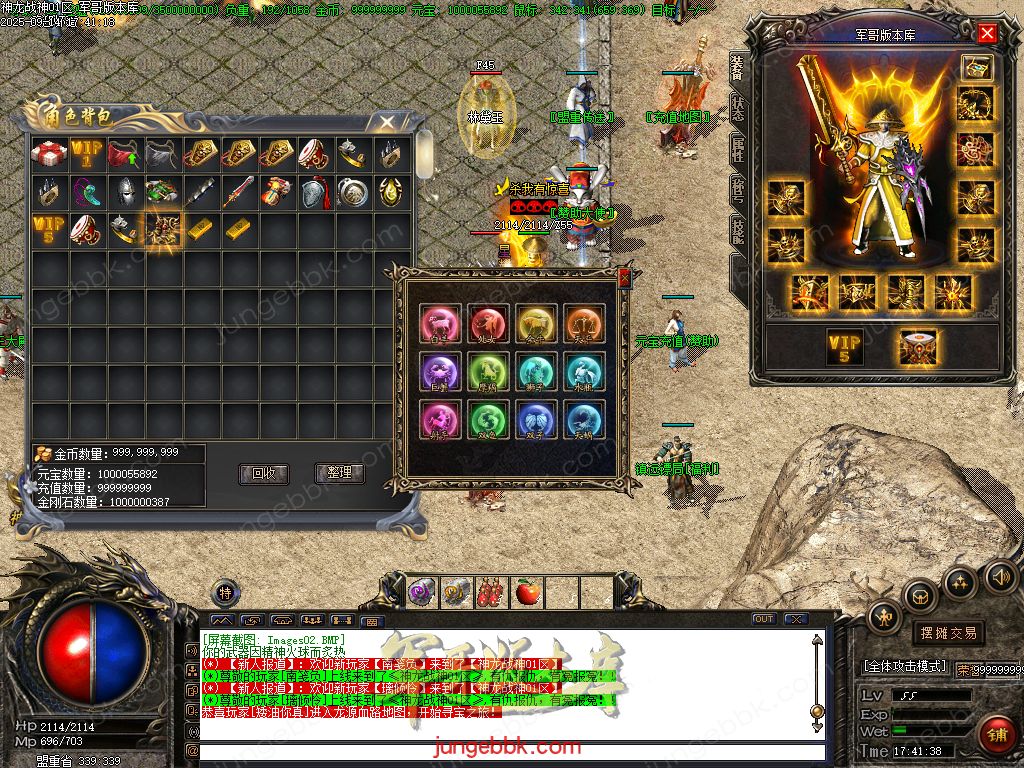Sort the bag with the 整理 button
The image size is (1024, 768).
pyautogui.click(x=340, y=473)
